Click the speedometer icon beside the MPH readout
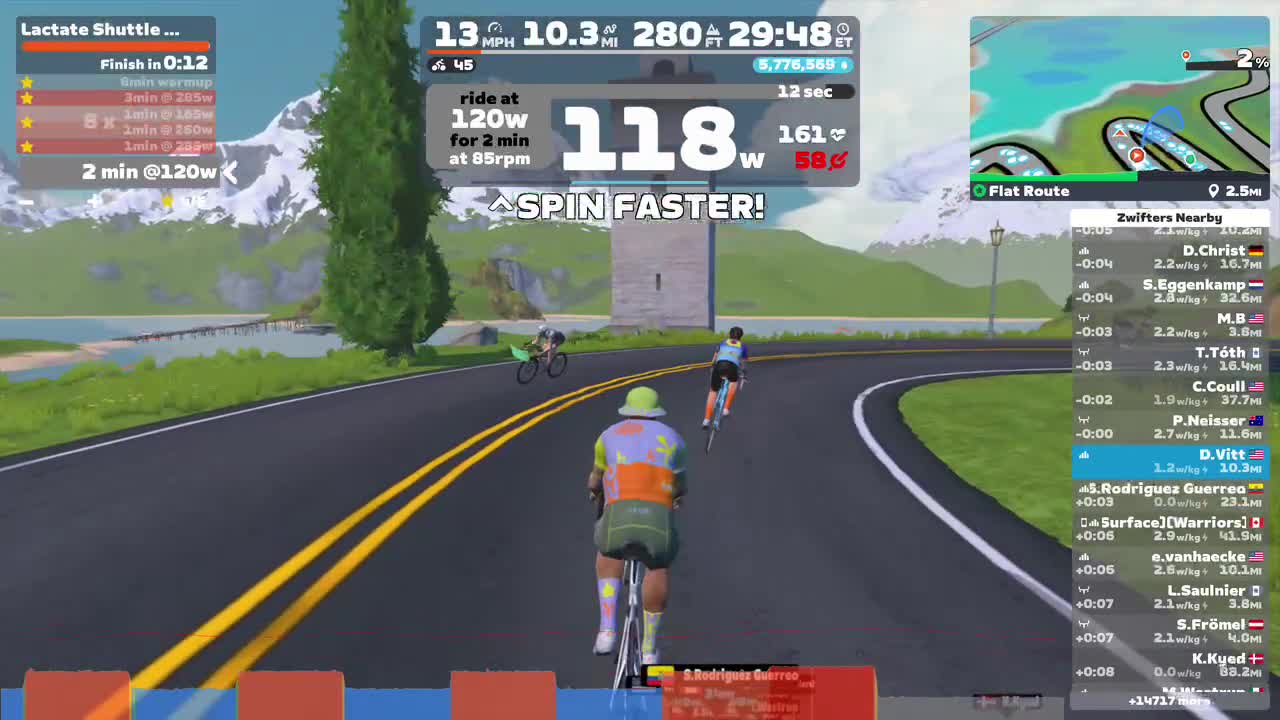This screenshot has width=1280, height=720. pyautogui.click(x=496, y=27)
